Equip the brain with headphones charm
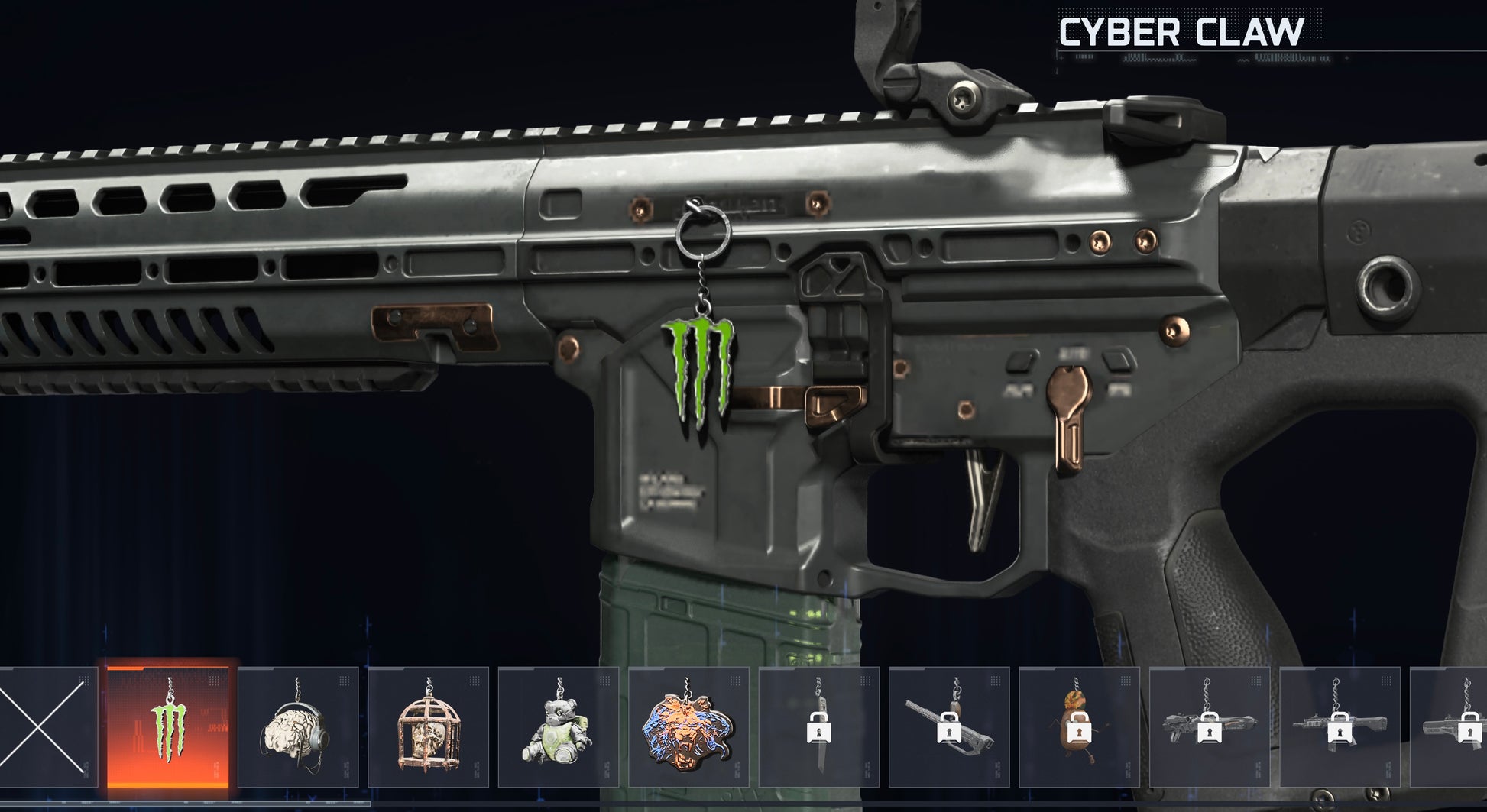 [298, 727]
